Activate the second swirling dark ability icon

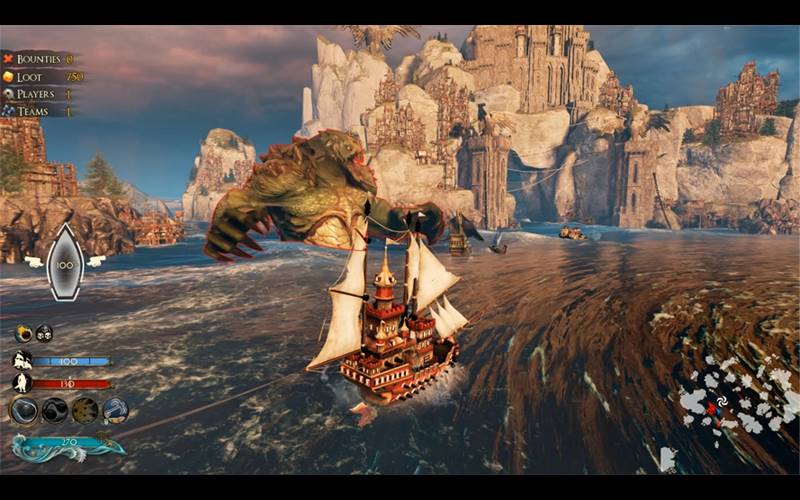point(55,410)
